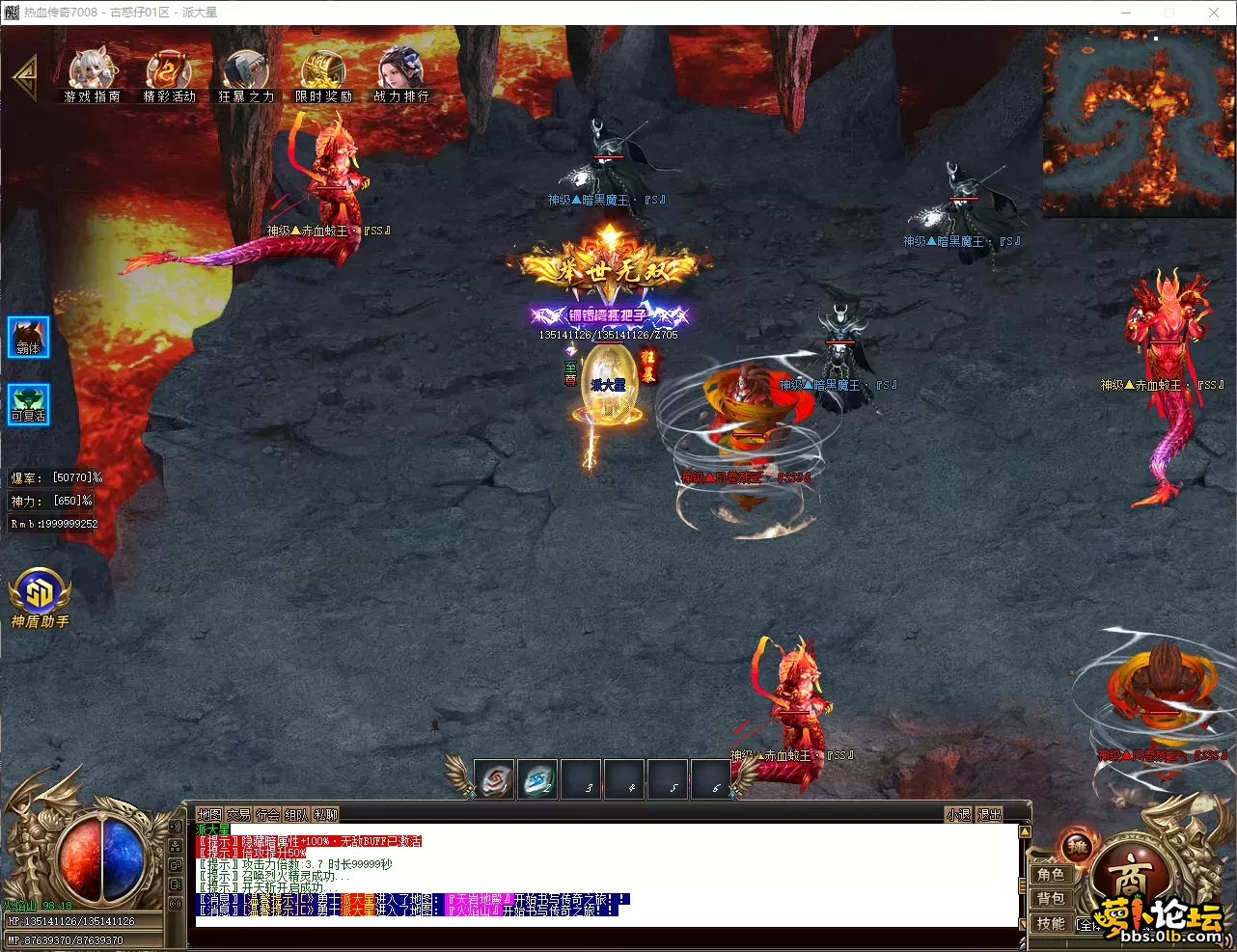Switch chat to the 交易 channel
1237x952 pixels.
point(238,815)
